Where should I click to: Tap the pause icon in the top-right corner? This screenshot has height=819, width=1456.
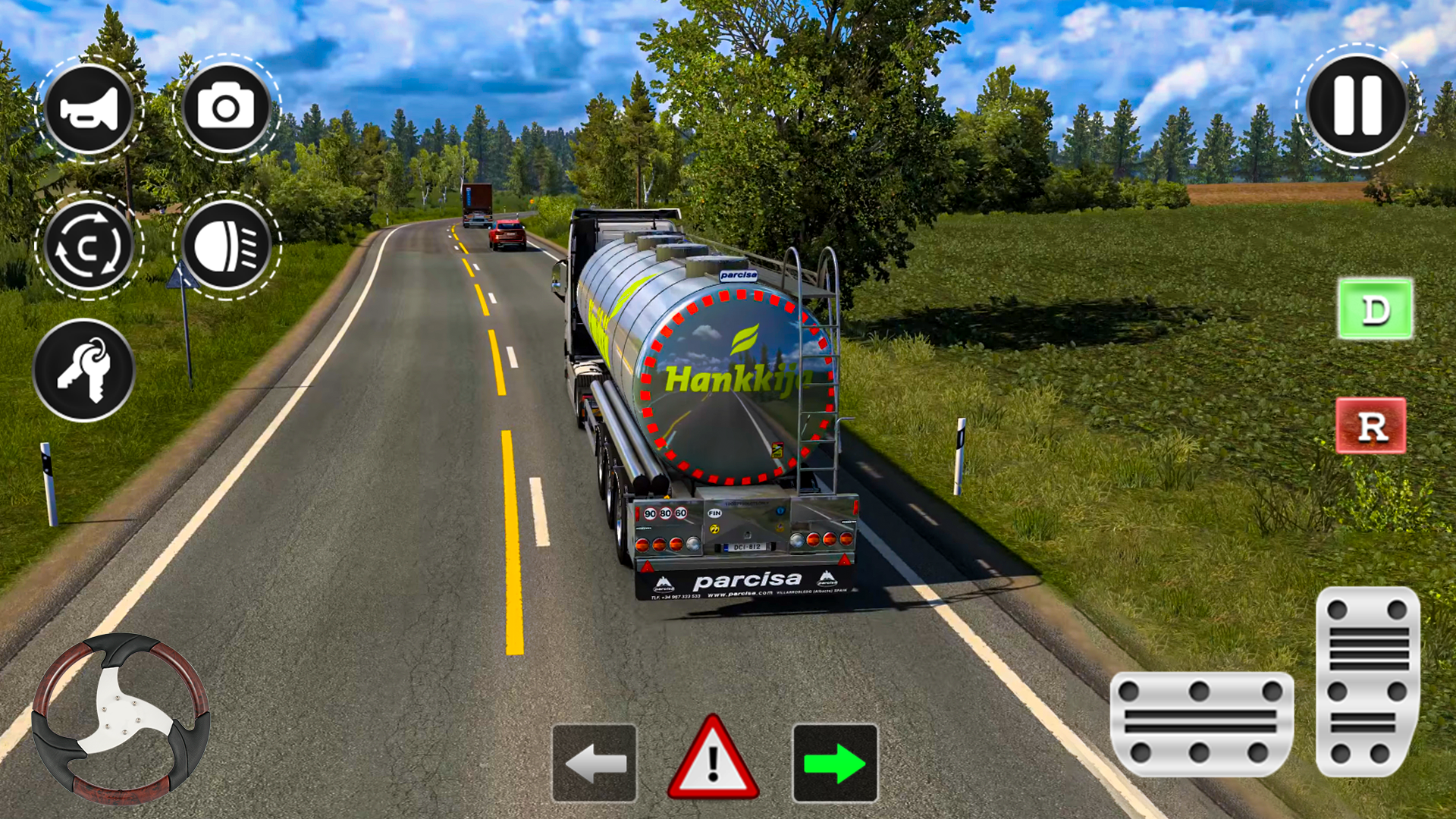[x=1355, y=106]
